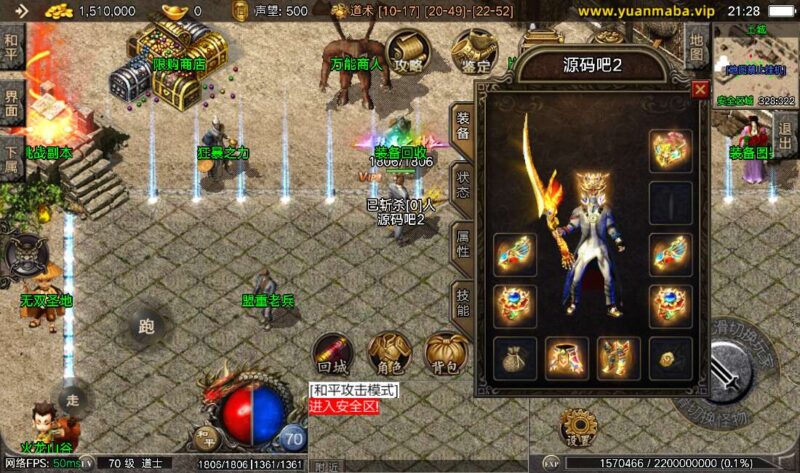This screenshot has width=800, height=473.
Task: Close the character equipment panel
Action: click(x=700, y=89)
